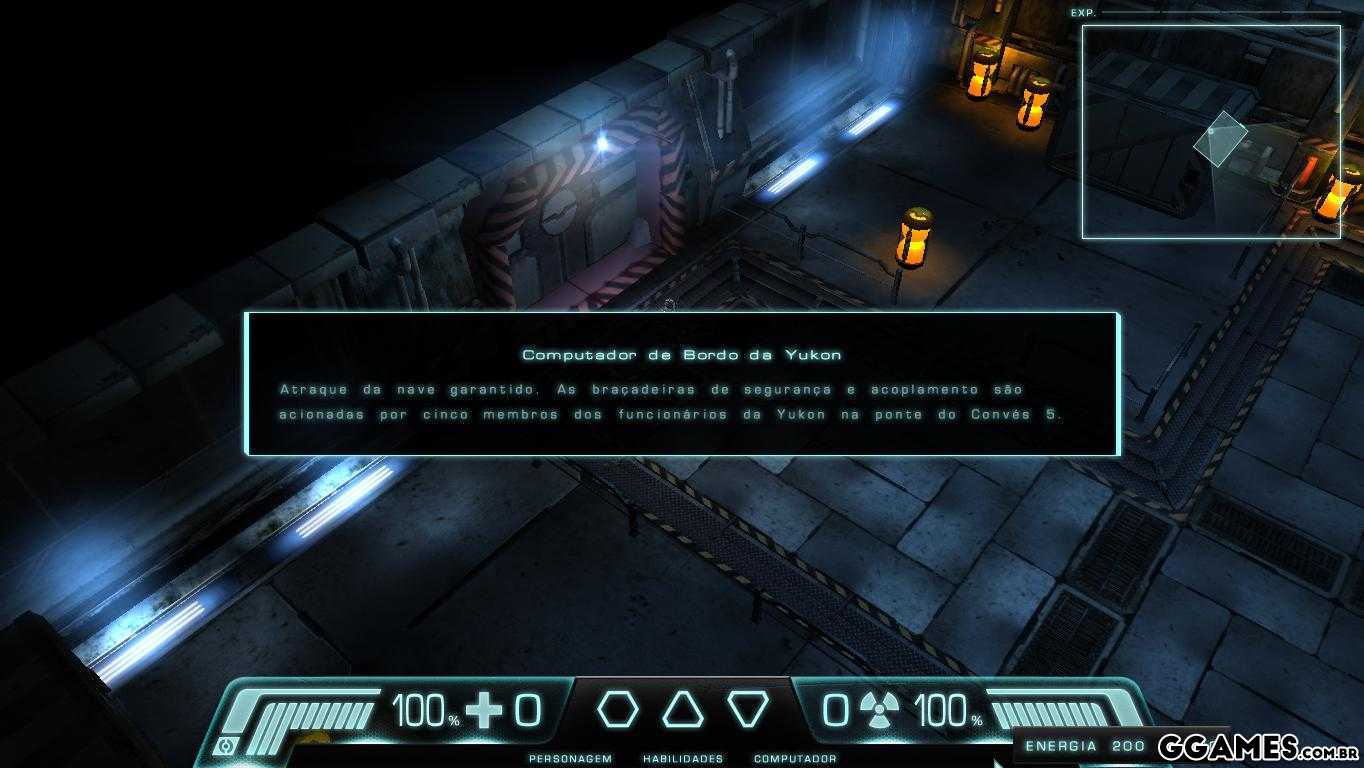Use the medkit plus icon
Viewport: 1364px width, 768px height.
(486, 711)
